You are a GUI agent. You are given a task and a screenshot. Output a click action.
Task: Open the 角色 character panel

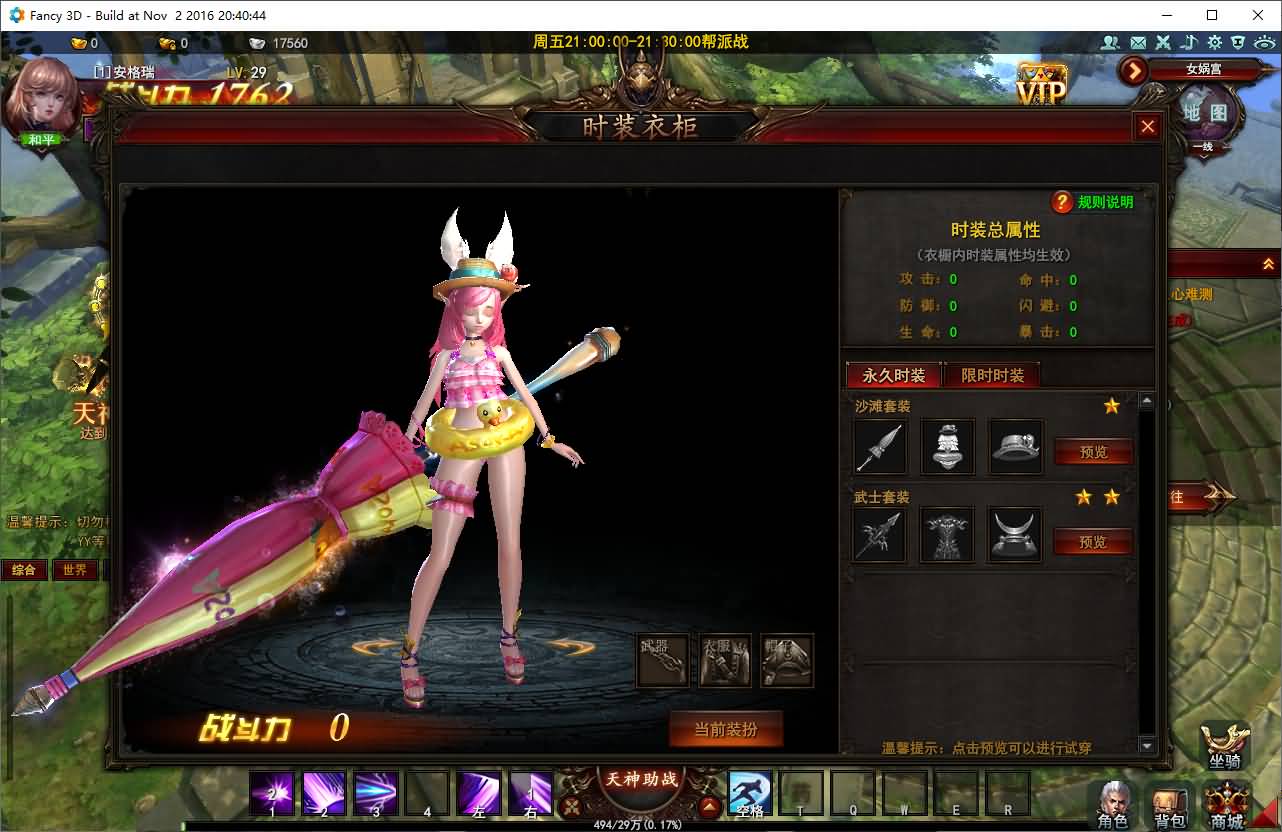click(1113, 805)
